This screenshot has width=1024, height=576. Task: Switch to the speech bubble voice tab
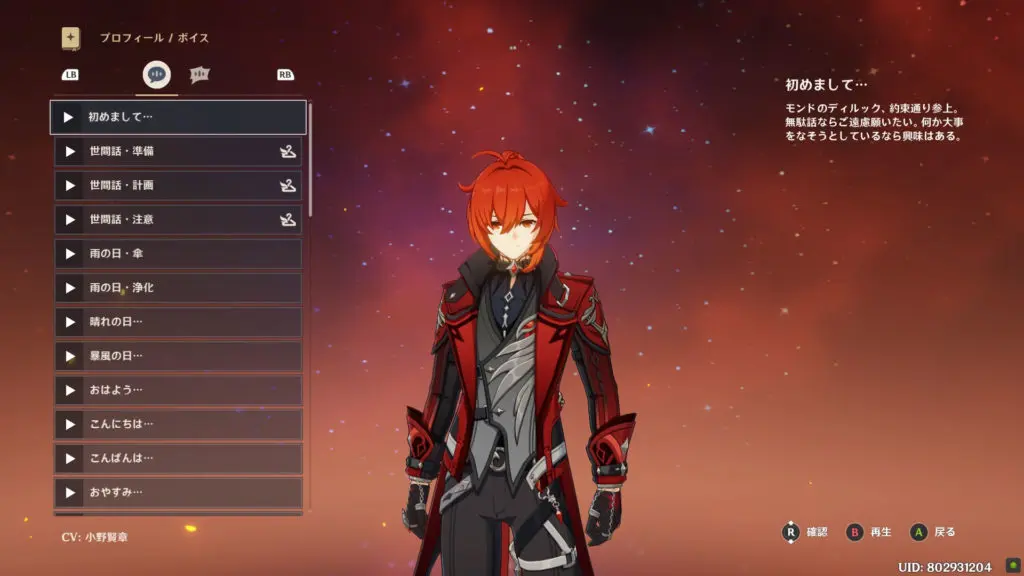[x=157, y=74]
